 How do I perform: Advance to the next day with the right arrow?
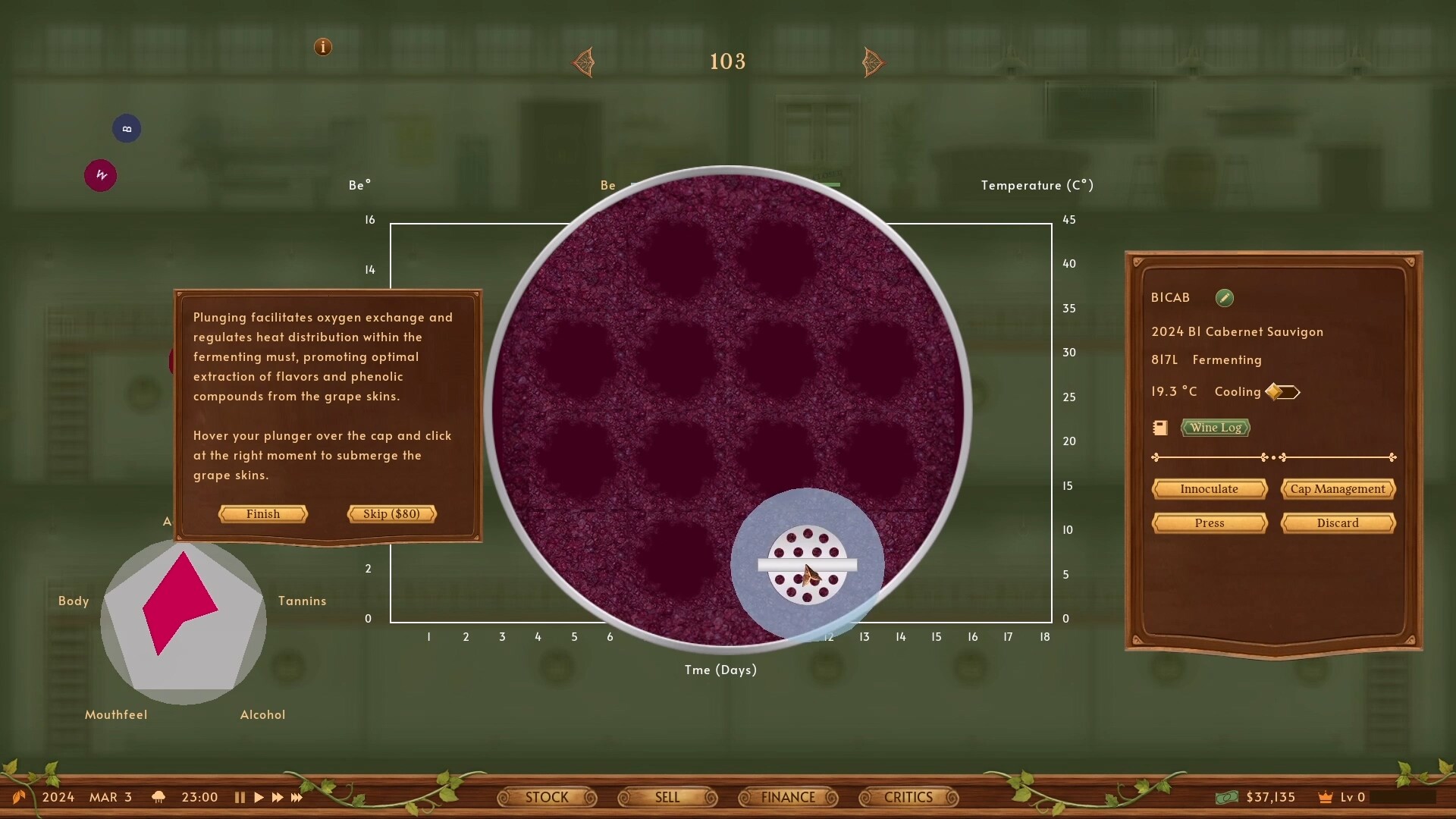(873, 61)
